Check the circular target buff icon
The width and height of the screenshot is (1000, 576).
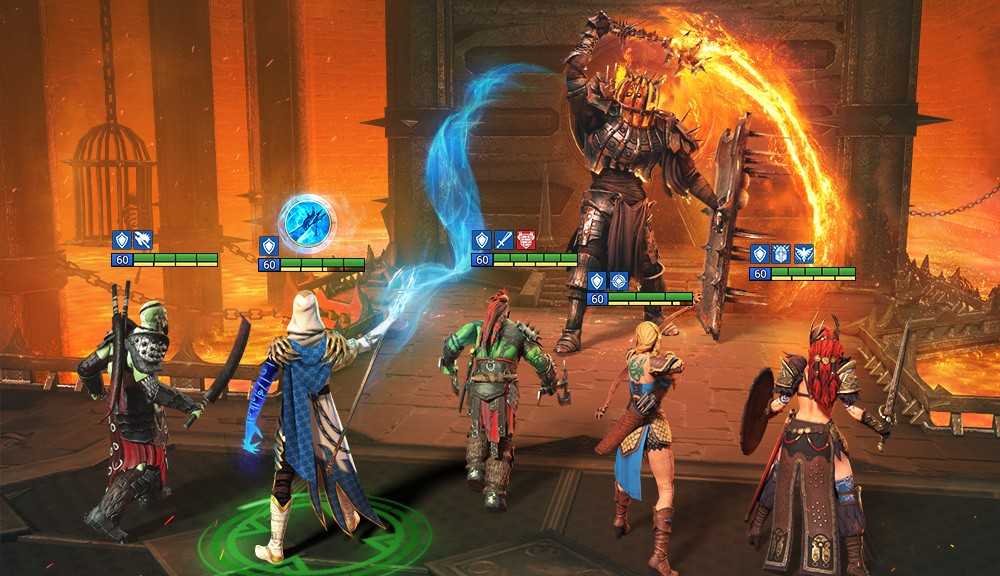(x=619, y=281)
